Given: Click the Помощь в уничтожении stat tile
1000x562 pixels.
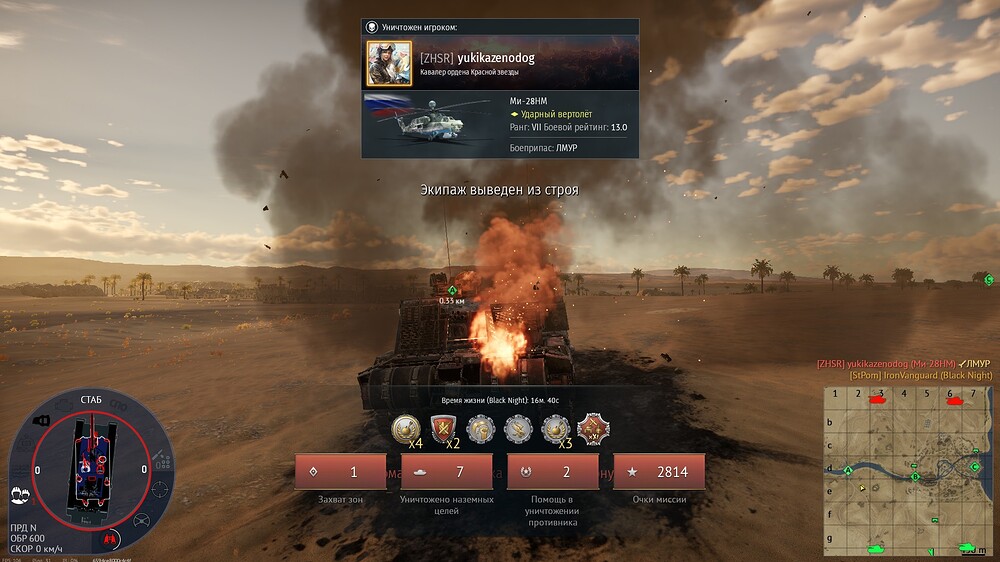Looking at the screenshot, I should point(552,472).
